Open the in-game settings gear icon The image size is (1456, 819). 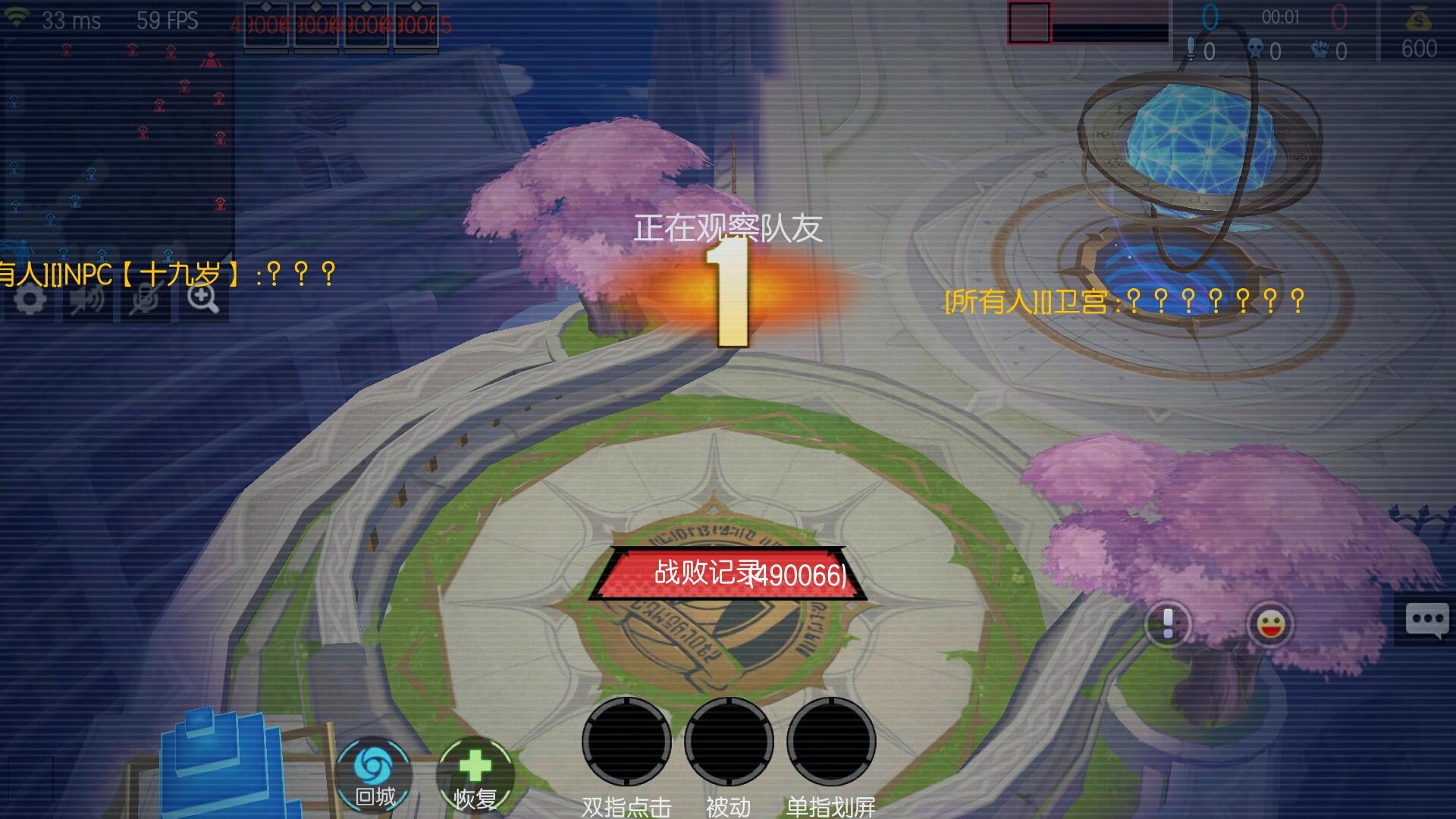tap(29, 300)
